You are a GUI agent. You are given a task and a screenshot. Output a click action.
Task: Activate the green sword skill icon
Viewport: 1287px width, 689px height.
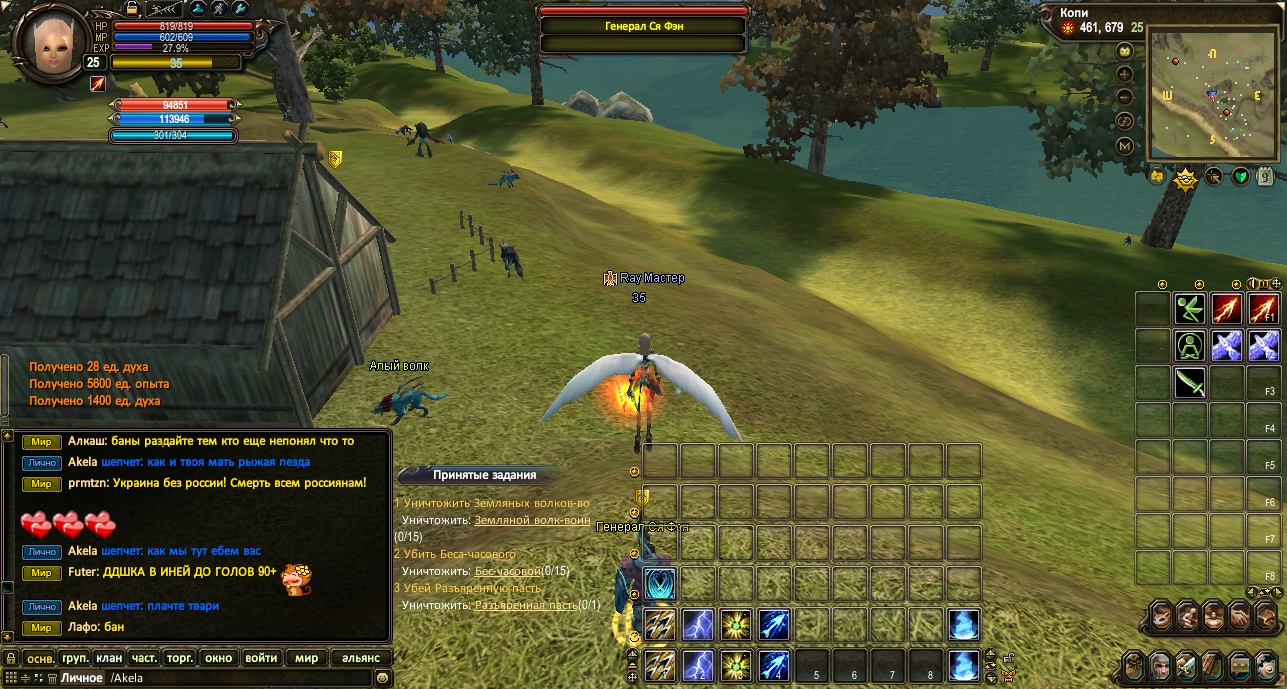click(x=1190, y=383)
